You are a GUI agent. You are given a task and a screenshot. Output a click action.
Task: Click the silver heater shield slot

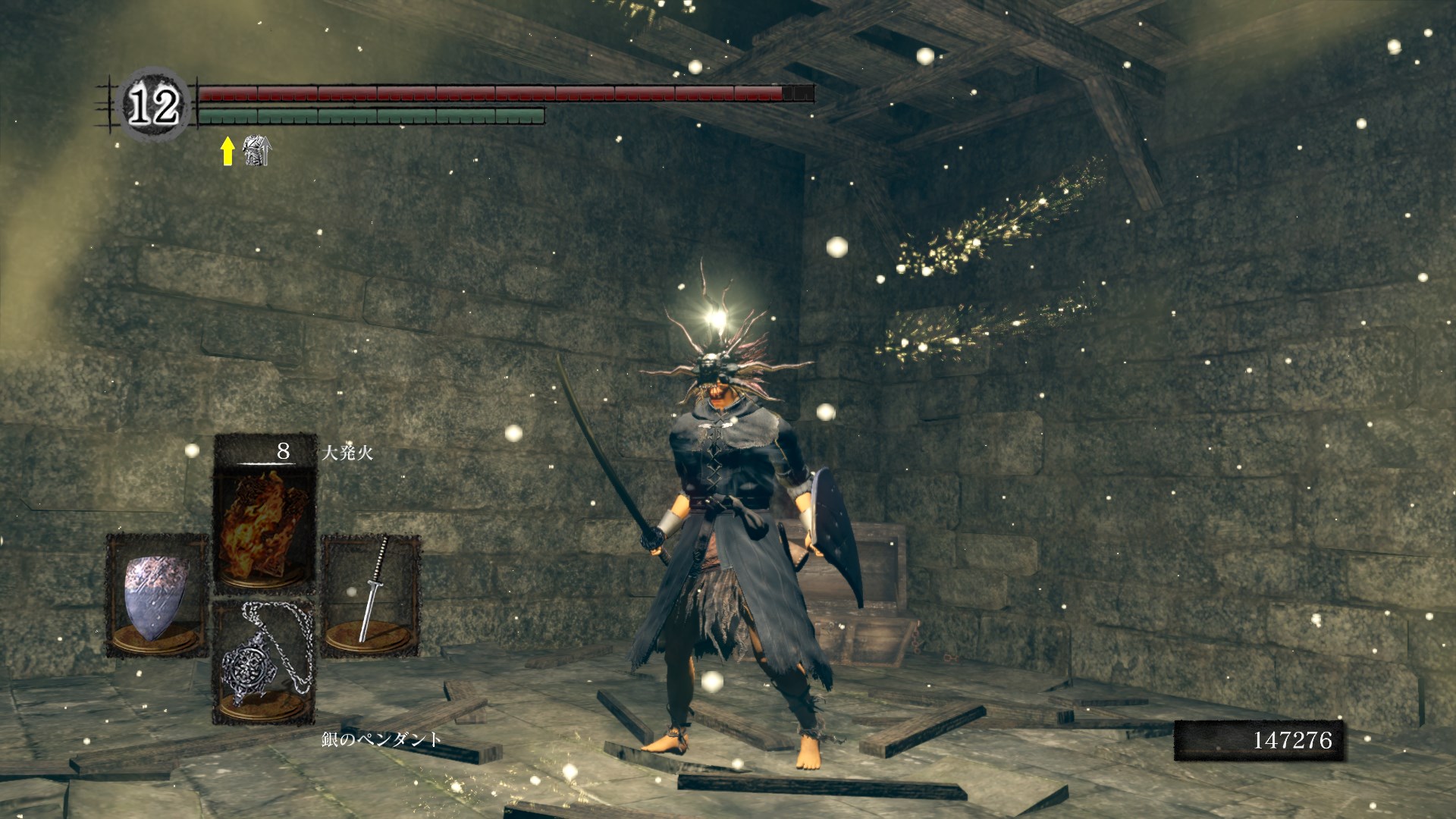click(157, 596)
